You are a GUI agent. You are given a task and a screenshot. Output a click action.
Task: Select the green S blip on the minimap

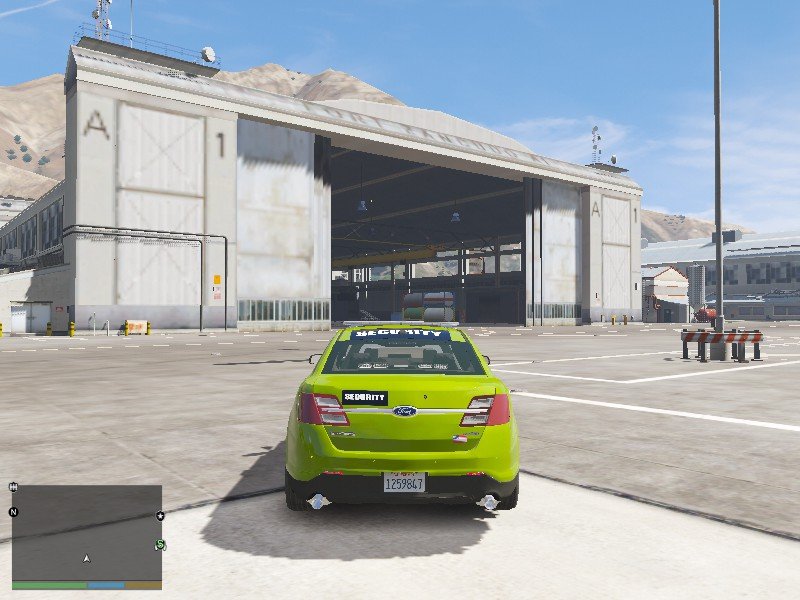pos(160,545)
